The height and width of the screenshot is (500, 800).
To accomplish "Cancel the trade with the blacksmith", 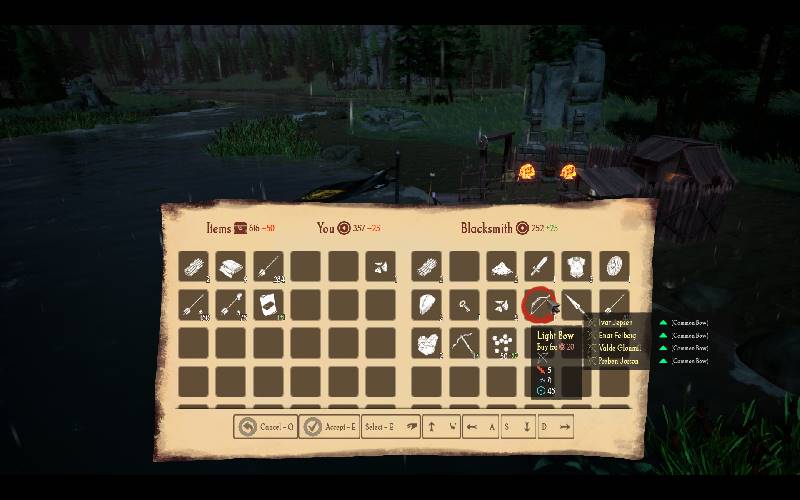I will tap(266, 427).
